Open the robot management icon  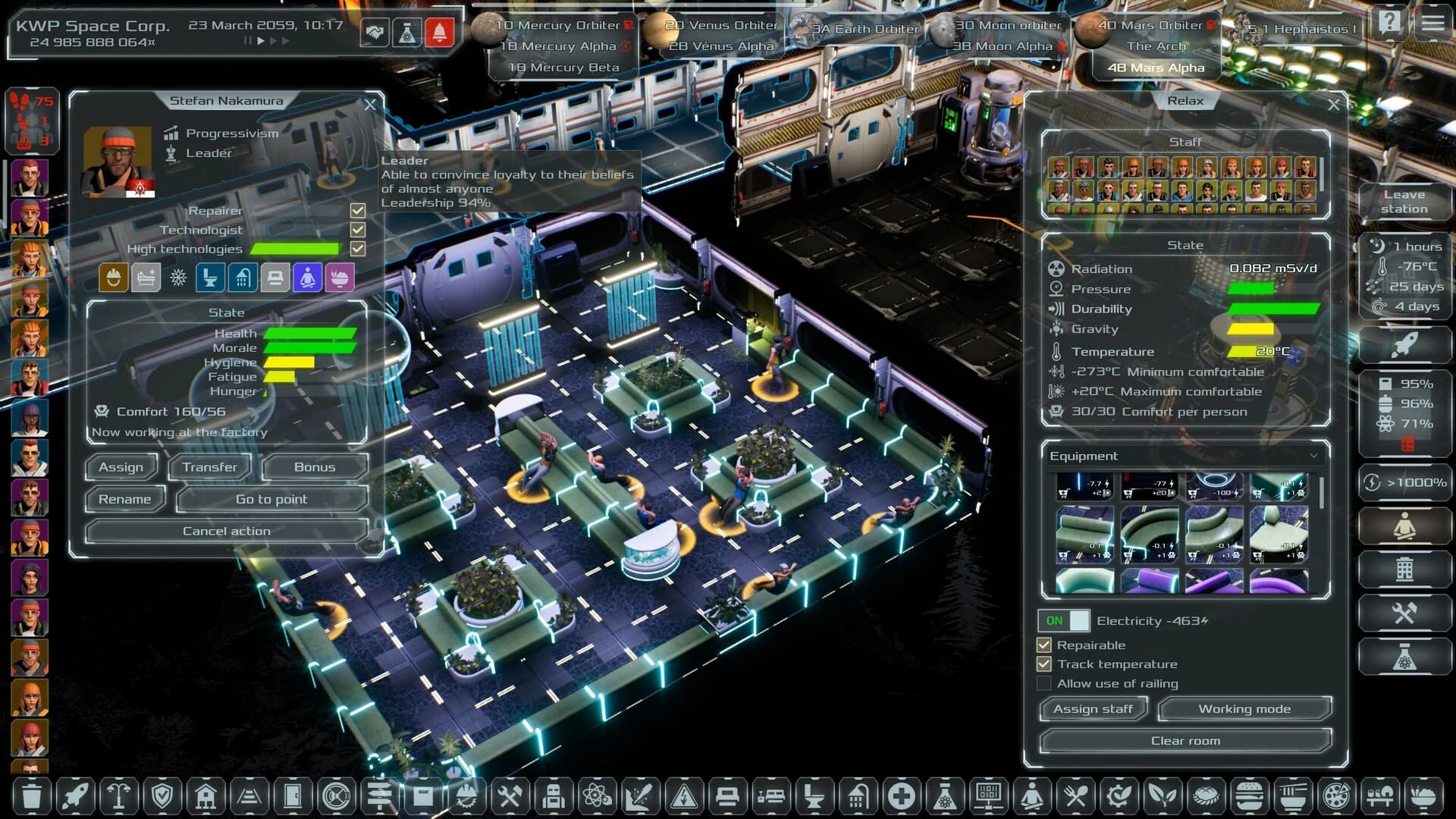coord(554,796)
